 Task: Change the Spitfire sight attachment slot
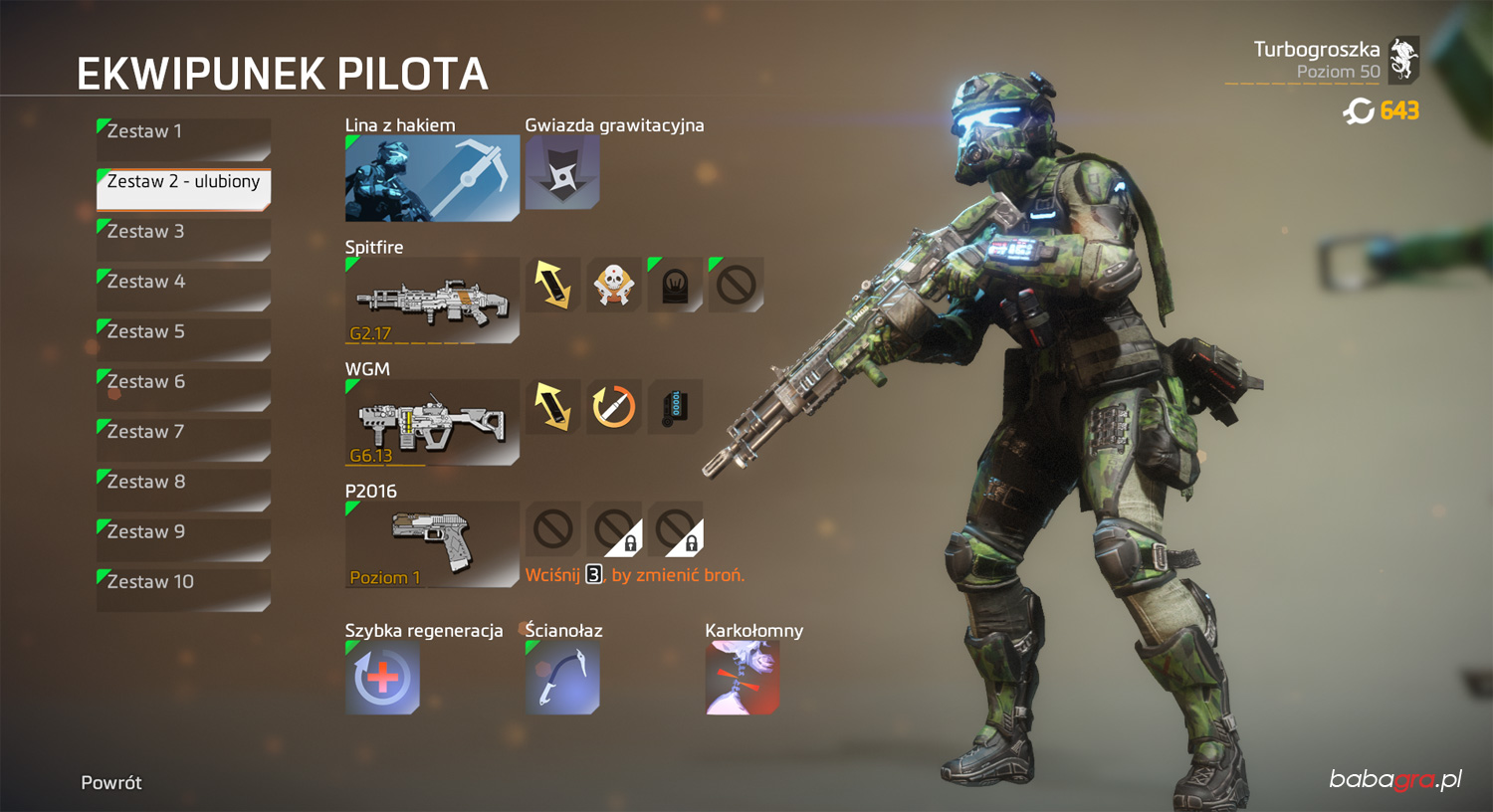675,285
